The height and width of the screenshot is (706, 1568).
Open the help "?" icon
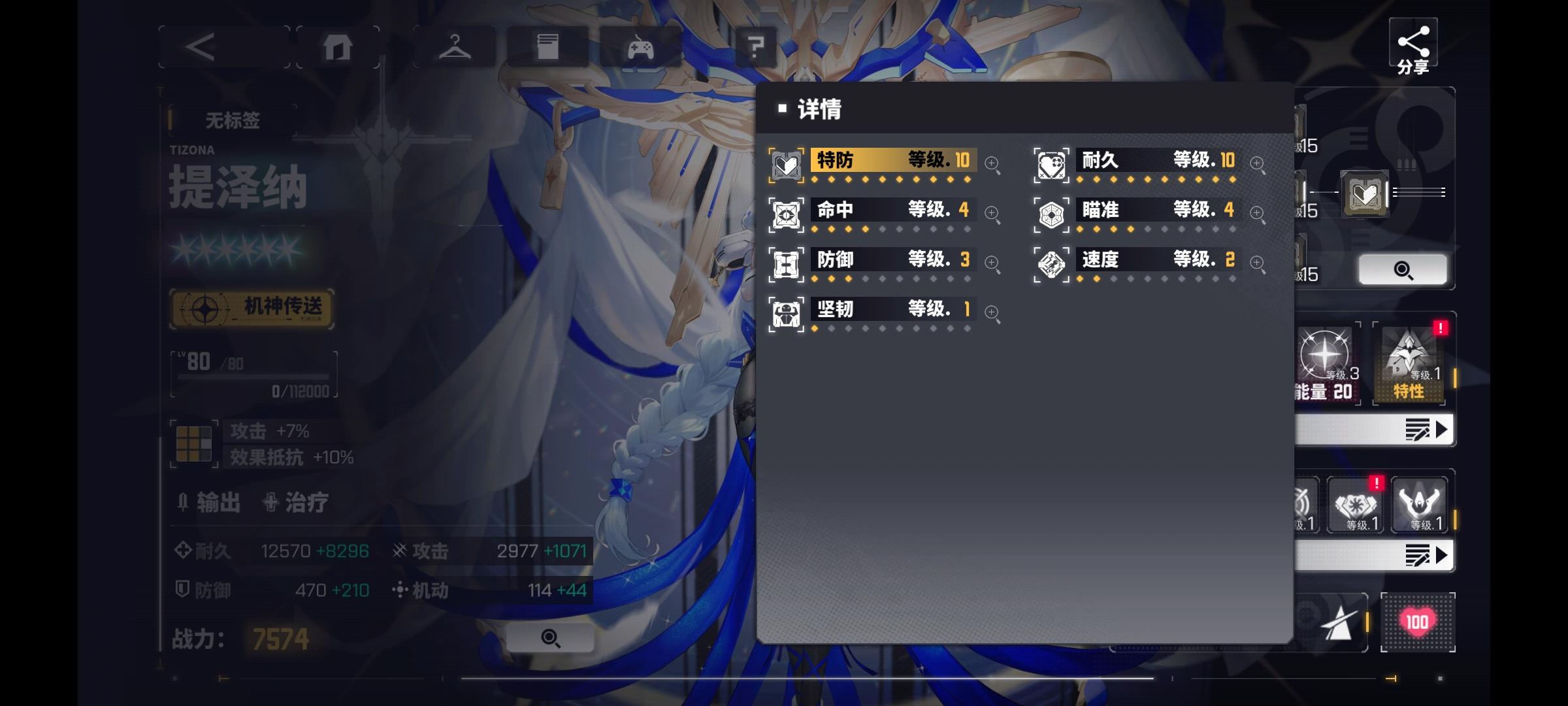756,47
